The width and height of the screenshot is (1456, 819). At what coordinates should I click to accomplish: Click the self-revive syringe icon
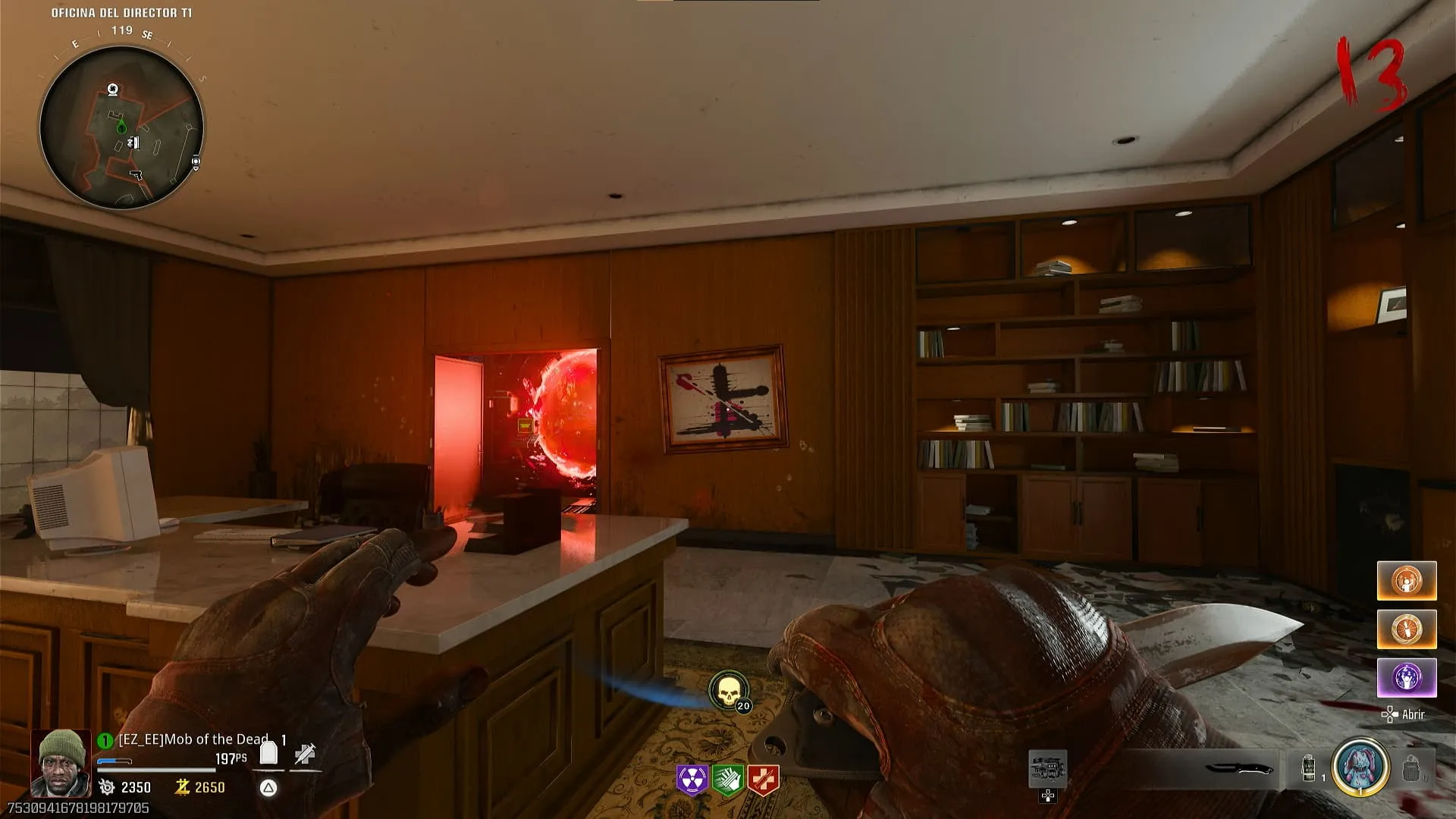(305, 754)
